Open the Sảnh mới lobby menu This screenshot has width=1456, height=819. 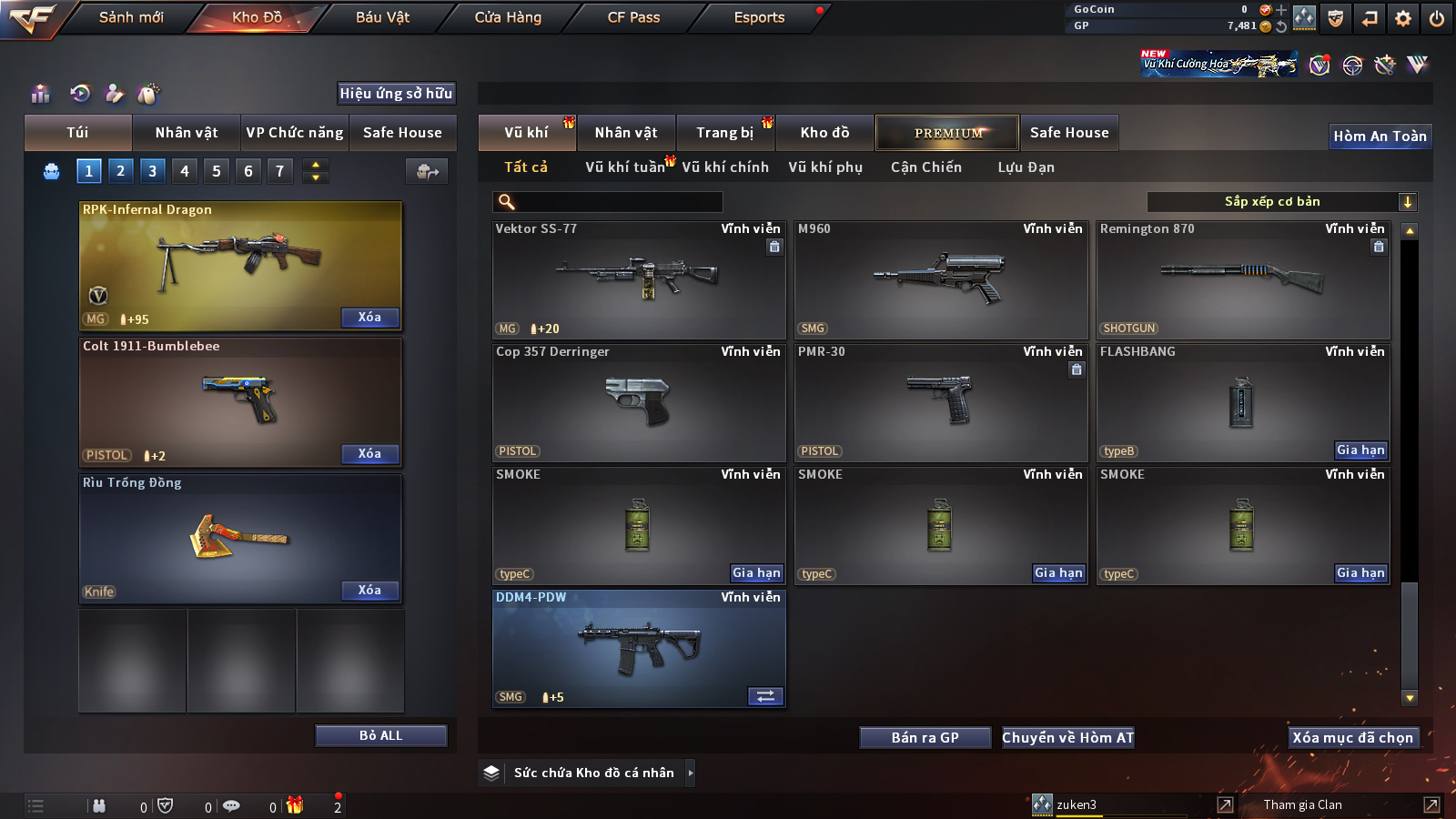pyautogui.click(x=131, y=17)
